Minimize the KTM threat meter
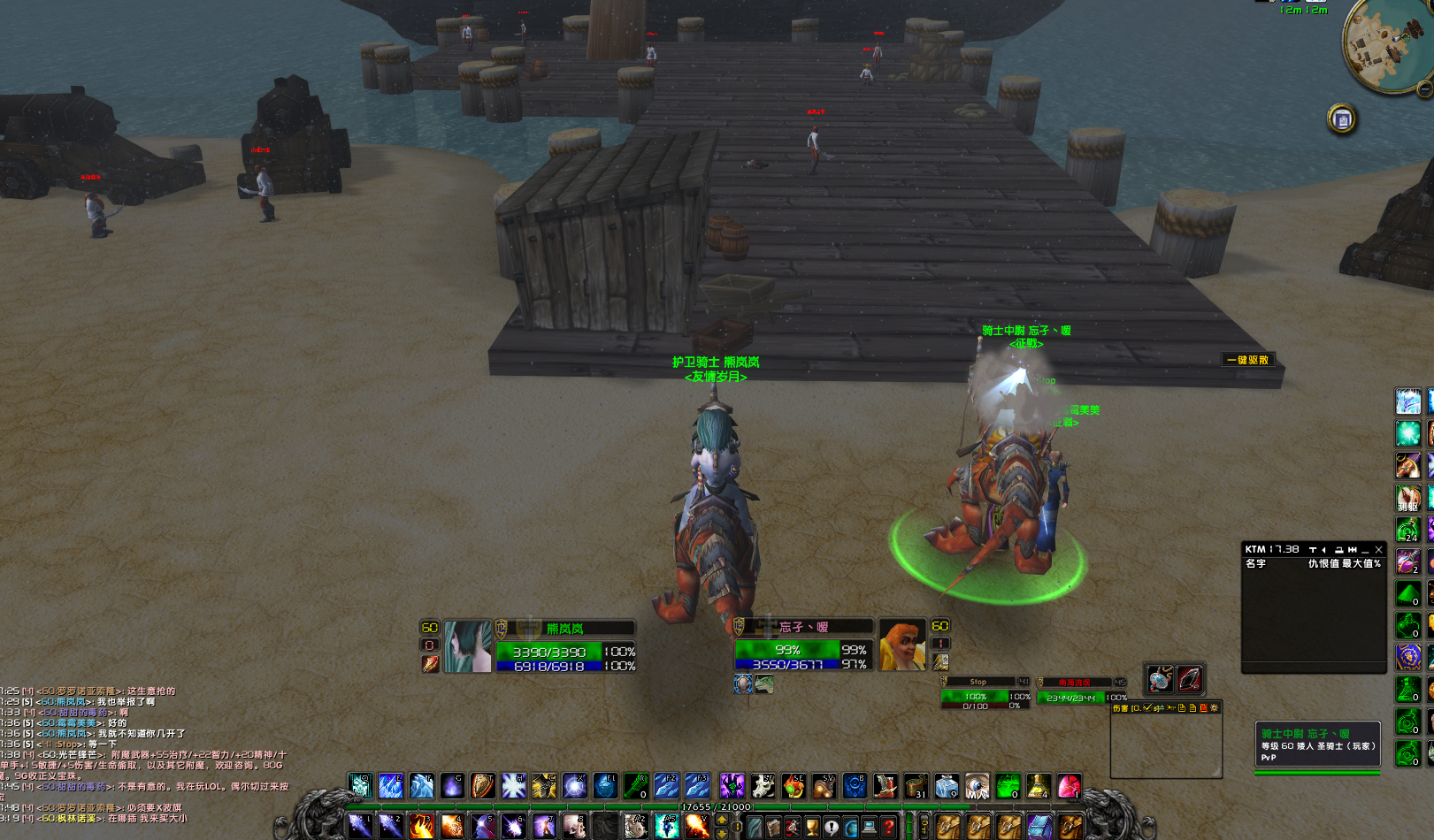The image size is (1434, 840). (x=1365, y=550)
